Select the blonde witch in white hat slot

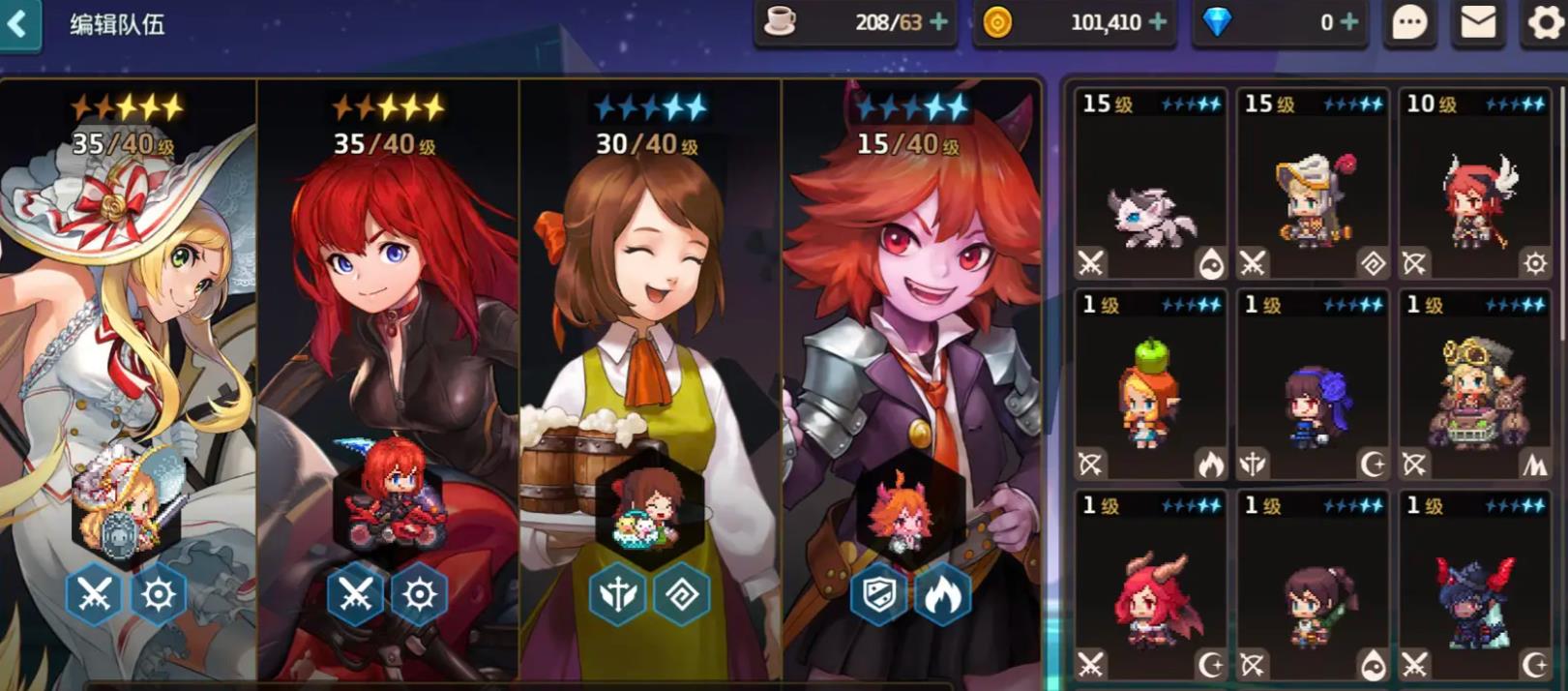[128, 377]
